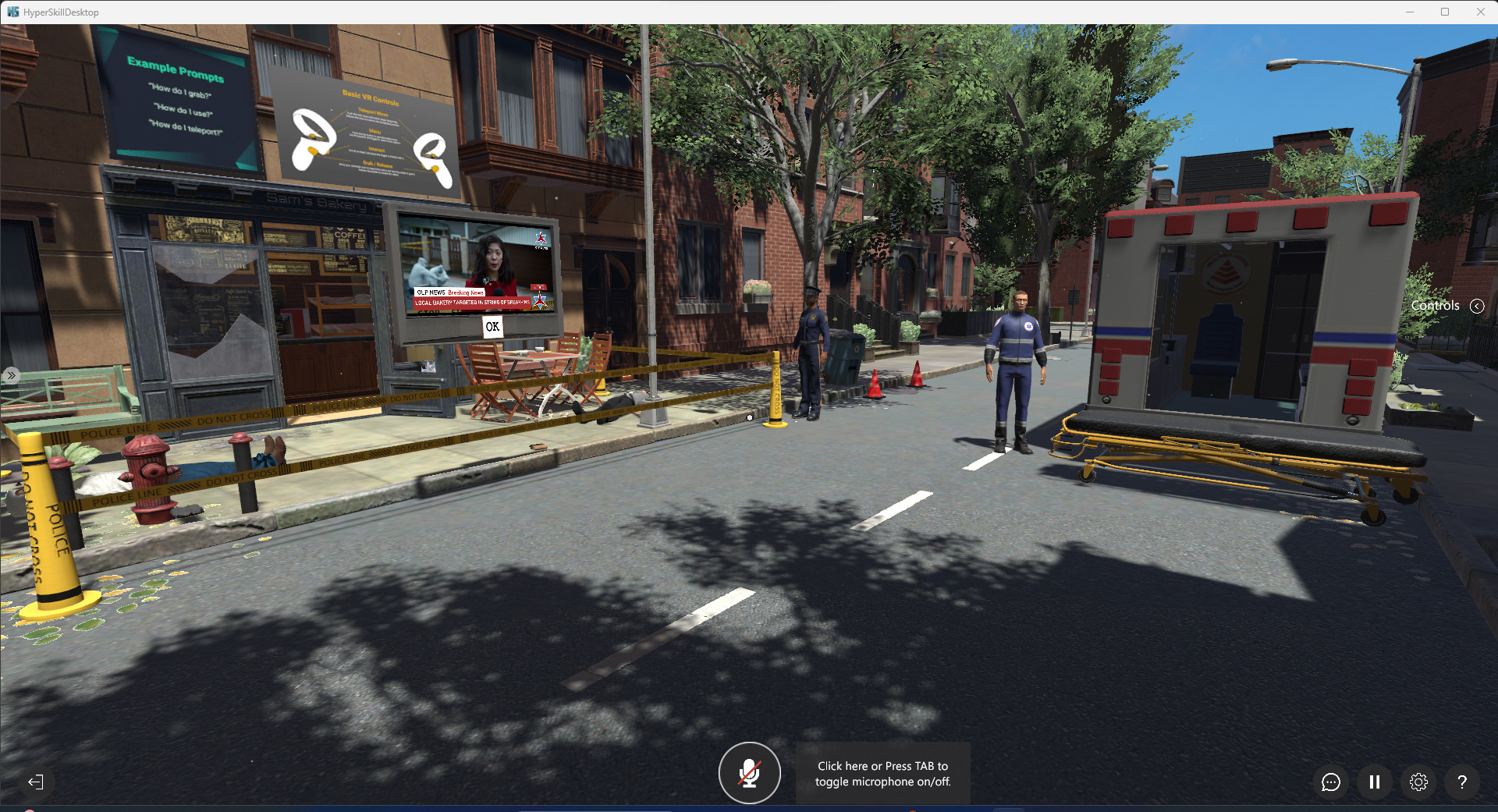
Task: Minimize the HyperSkillDesktop window
Action: click(x=1410, y=12)
